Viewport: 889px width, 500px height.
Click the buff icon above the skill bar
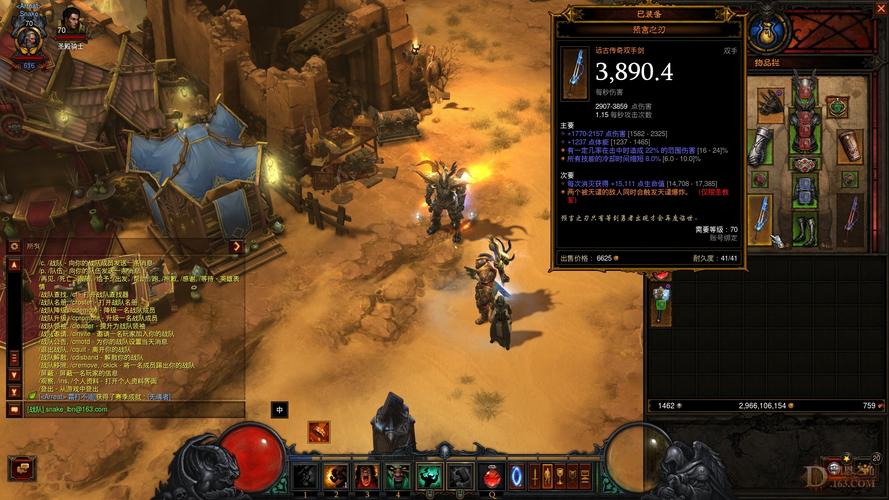319,432
